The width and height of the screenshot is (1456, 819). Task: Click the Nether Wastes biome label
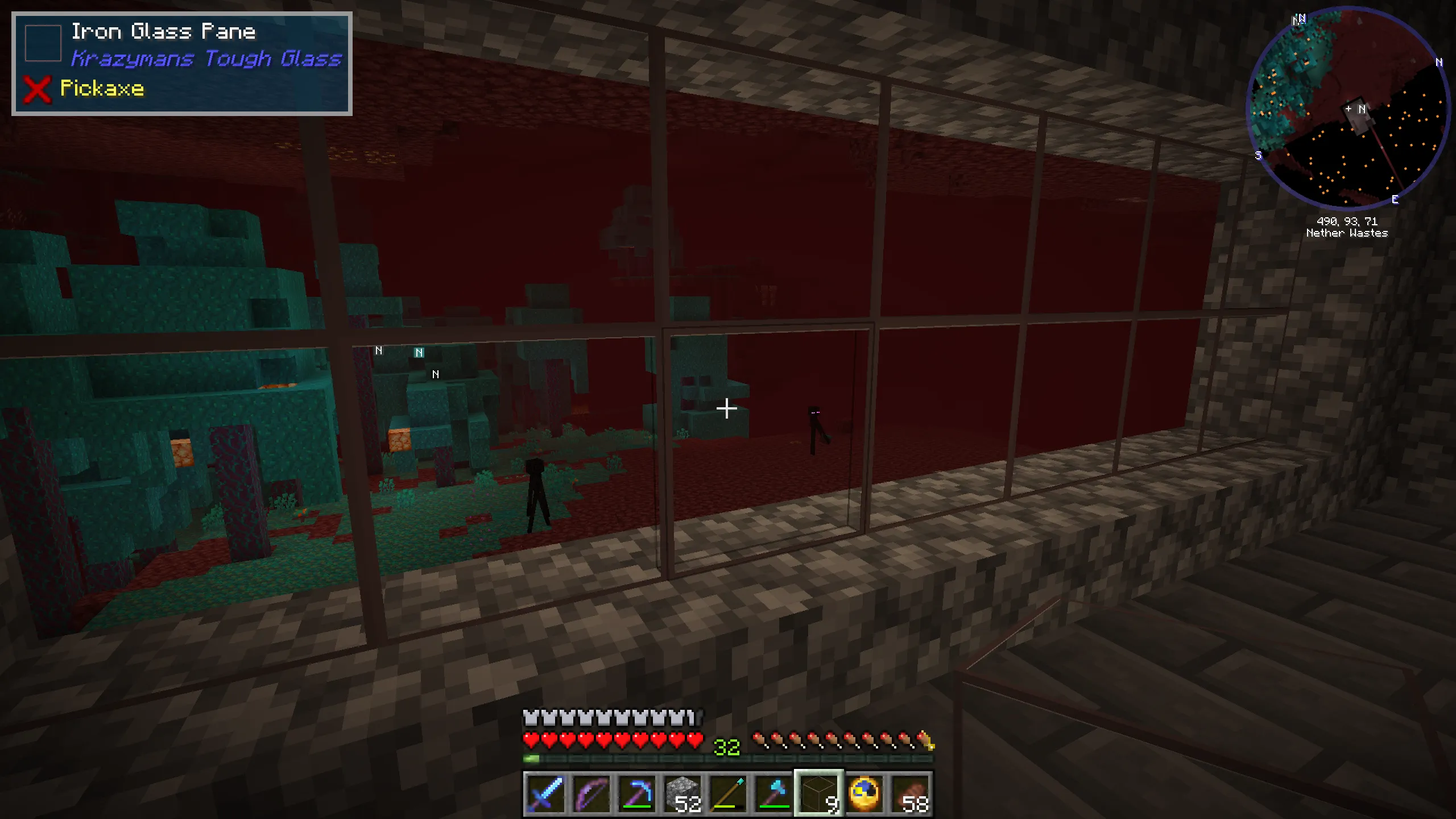(1347, 233)
